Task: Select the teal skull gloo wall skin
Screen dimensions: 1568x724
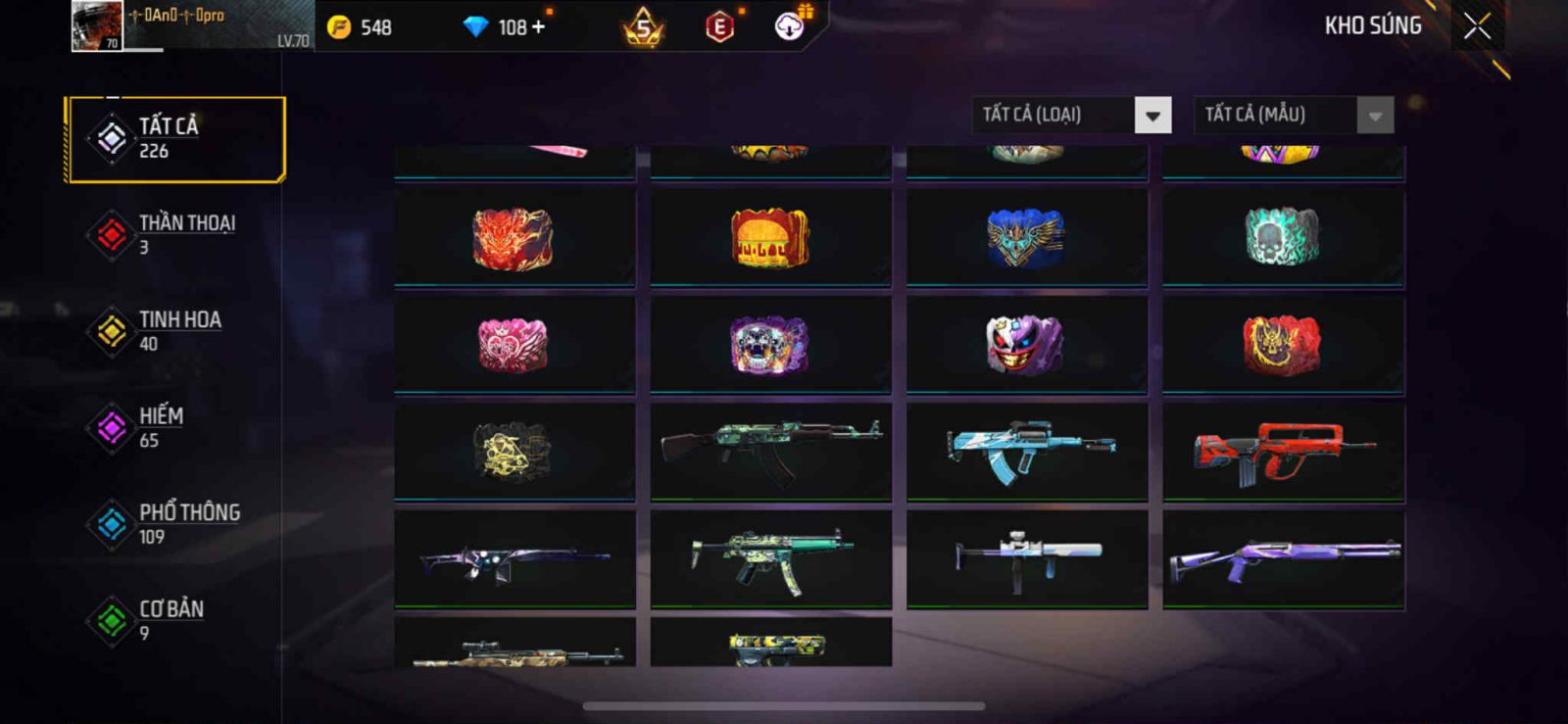Action: (1283, 238)
